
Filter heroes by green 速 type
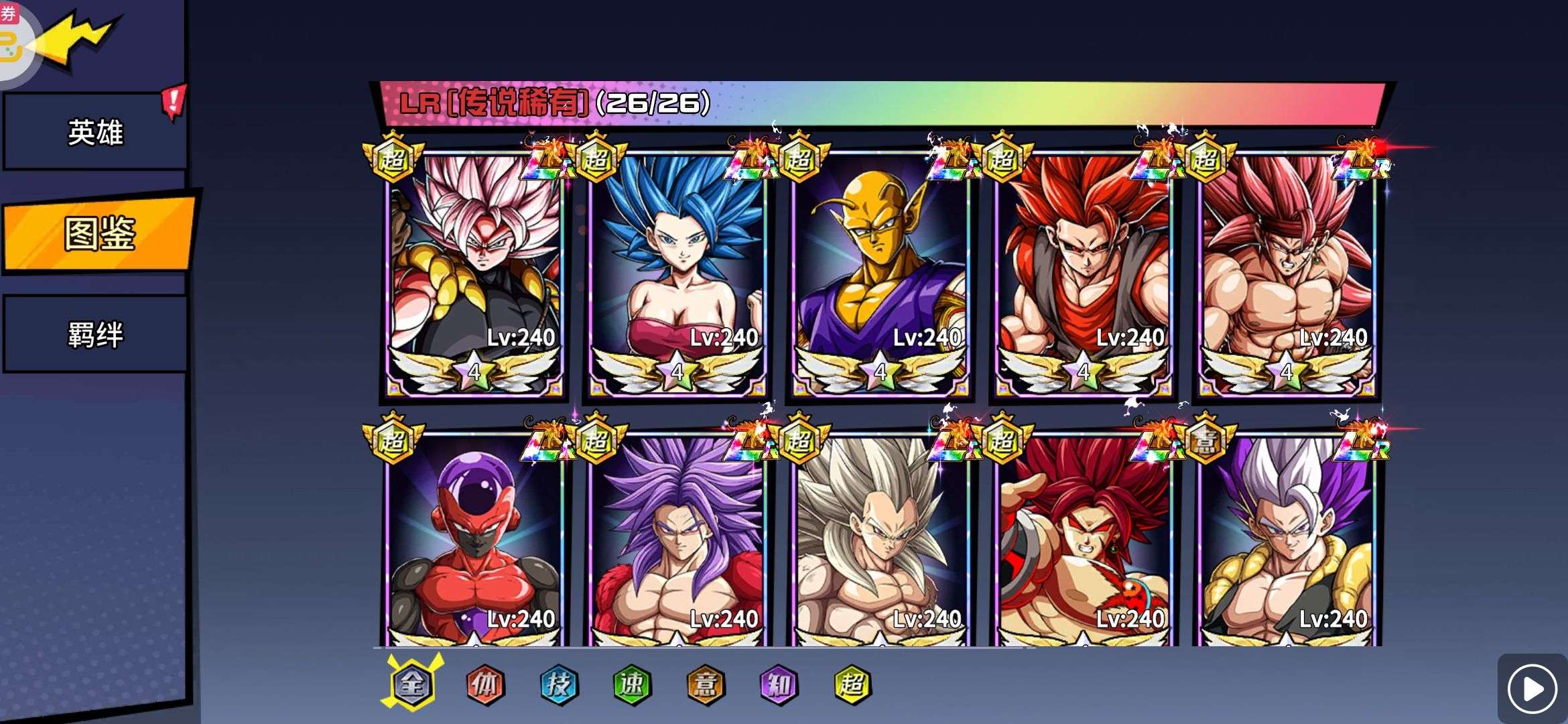632,684
